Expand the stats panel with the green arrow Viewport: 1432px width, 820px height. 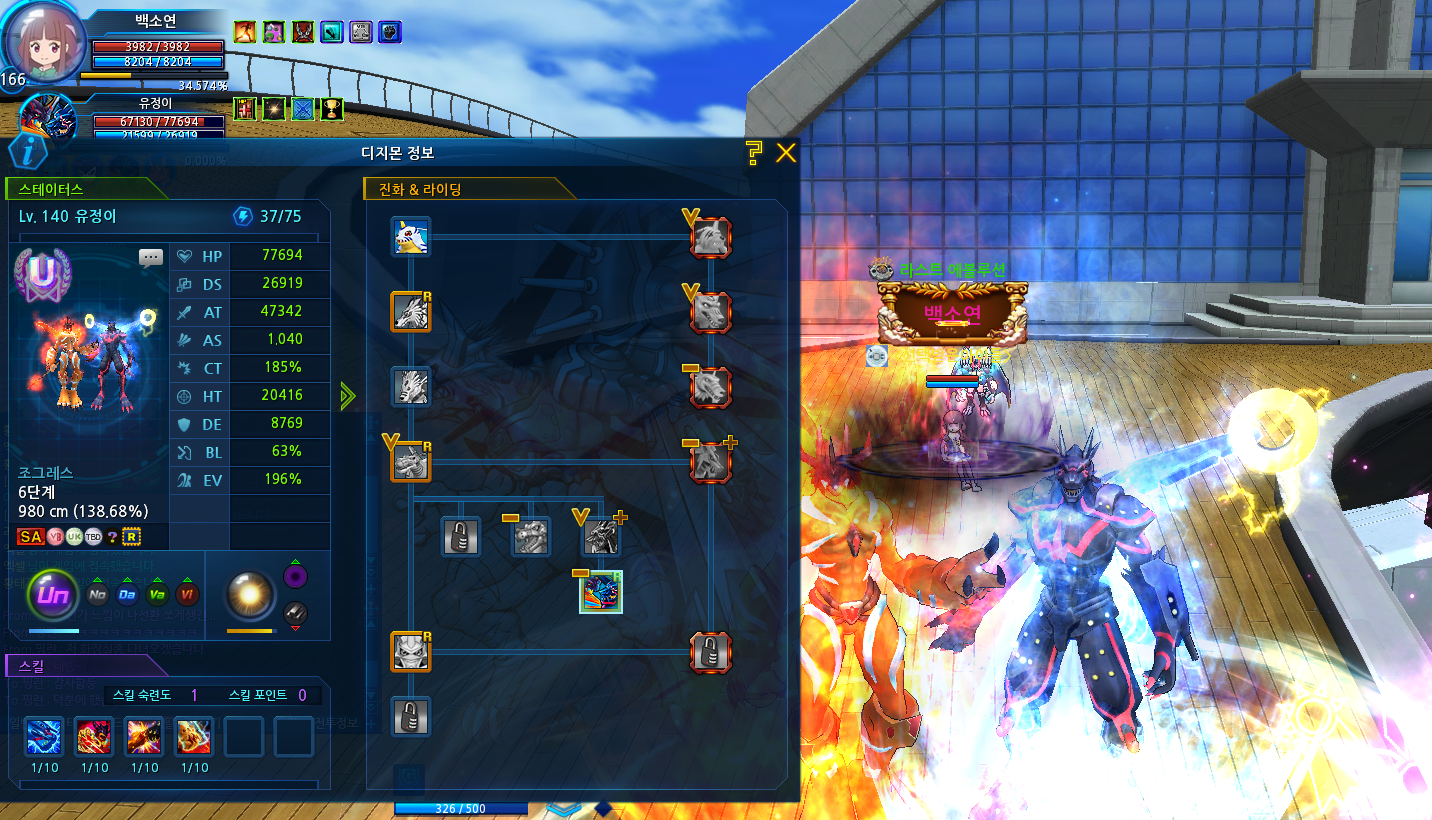[347, 396]
